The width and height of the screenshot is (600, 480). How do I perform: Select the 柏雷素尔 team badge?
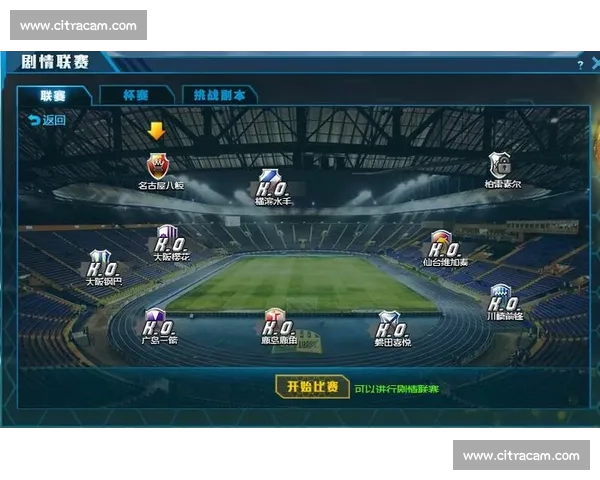(500, 165)
